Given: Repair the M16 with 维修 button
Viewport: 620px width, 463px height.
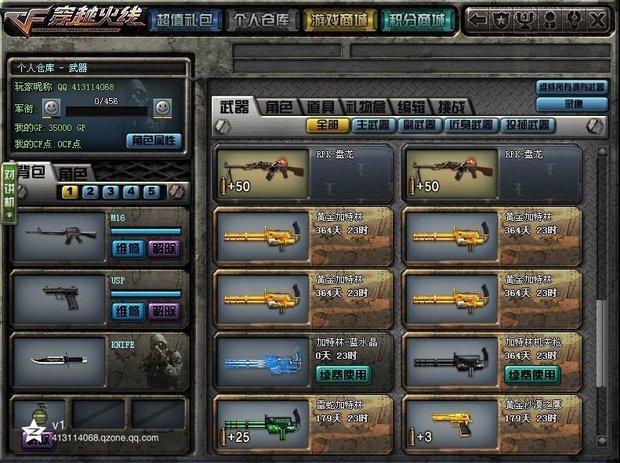Looking at the screenshot, I should click(x=127, y=248).
